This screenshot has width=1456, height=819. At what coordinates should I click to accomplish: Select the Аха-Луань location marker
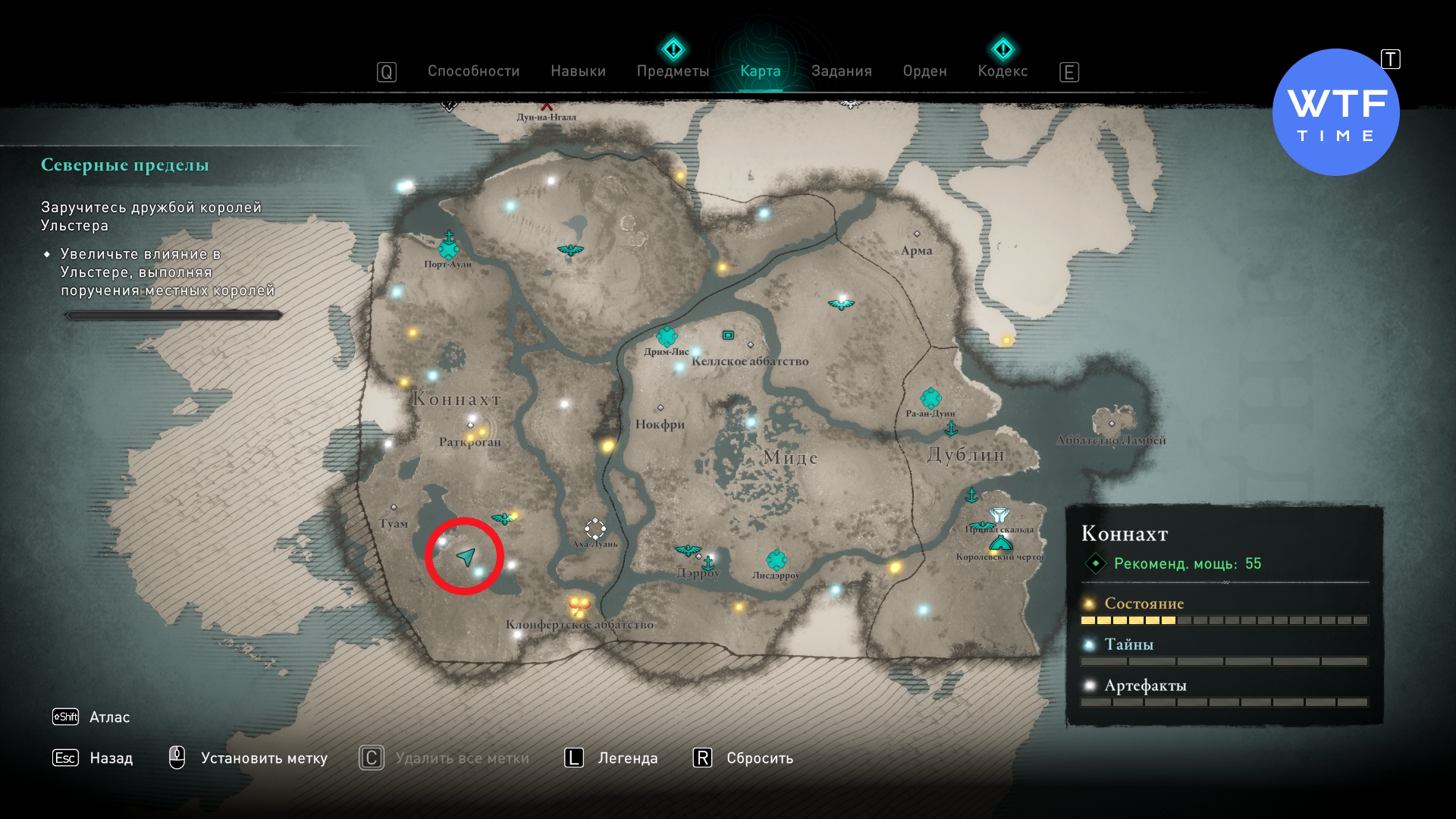[595, 529]
